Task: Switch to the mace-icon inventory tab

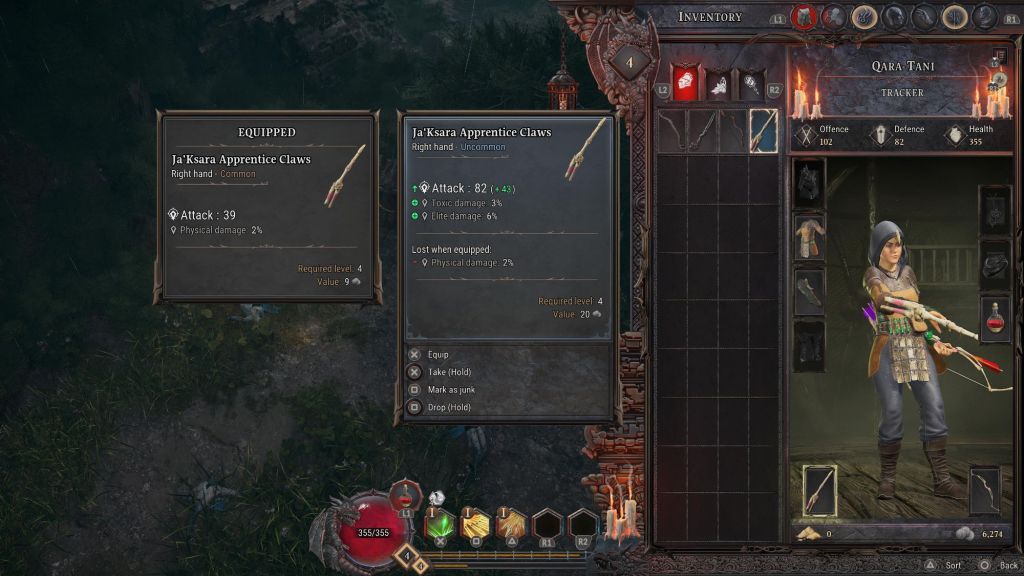Action: coord(750,84)
